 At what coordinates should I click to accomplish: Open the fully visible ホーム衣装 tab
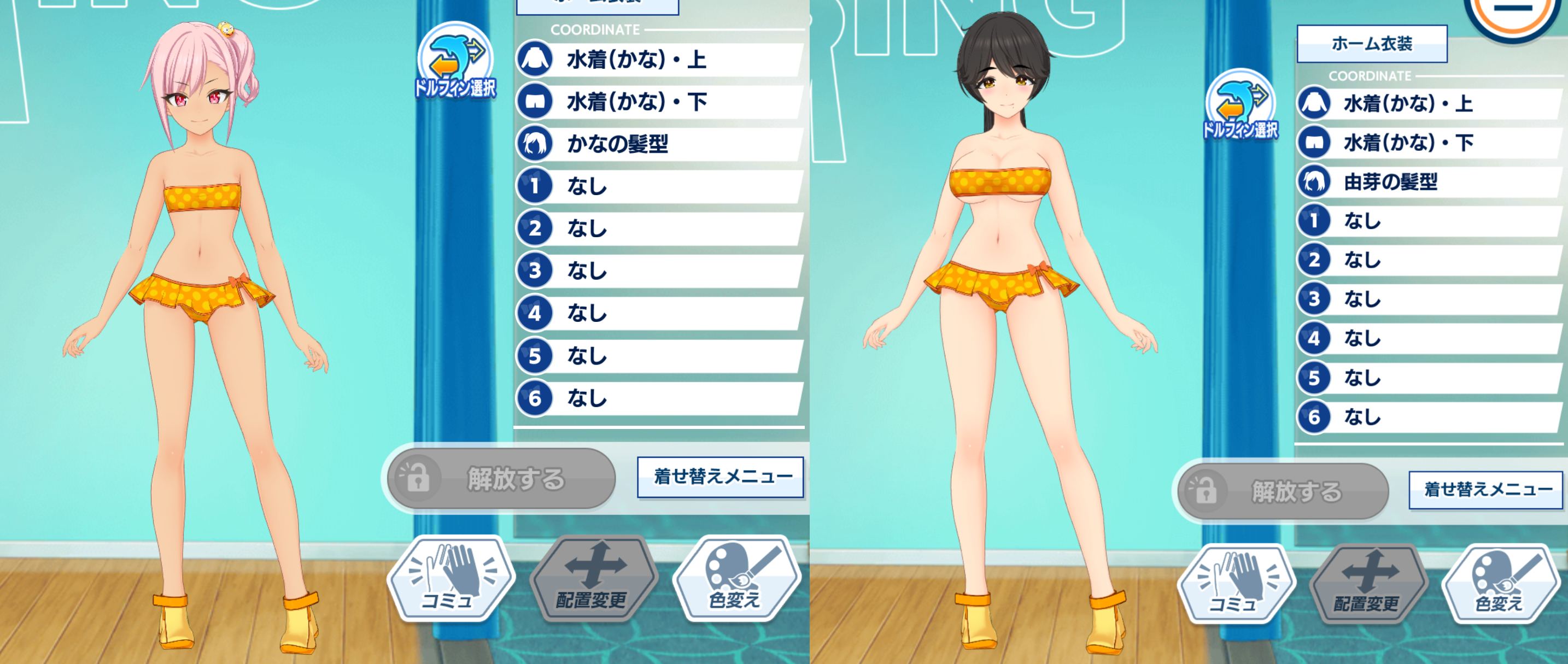tap(1371, 44)
